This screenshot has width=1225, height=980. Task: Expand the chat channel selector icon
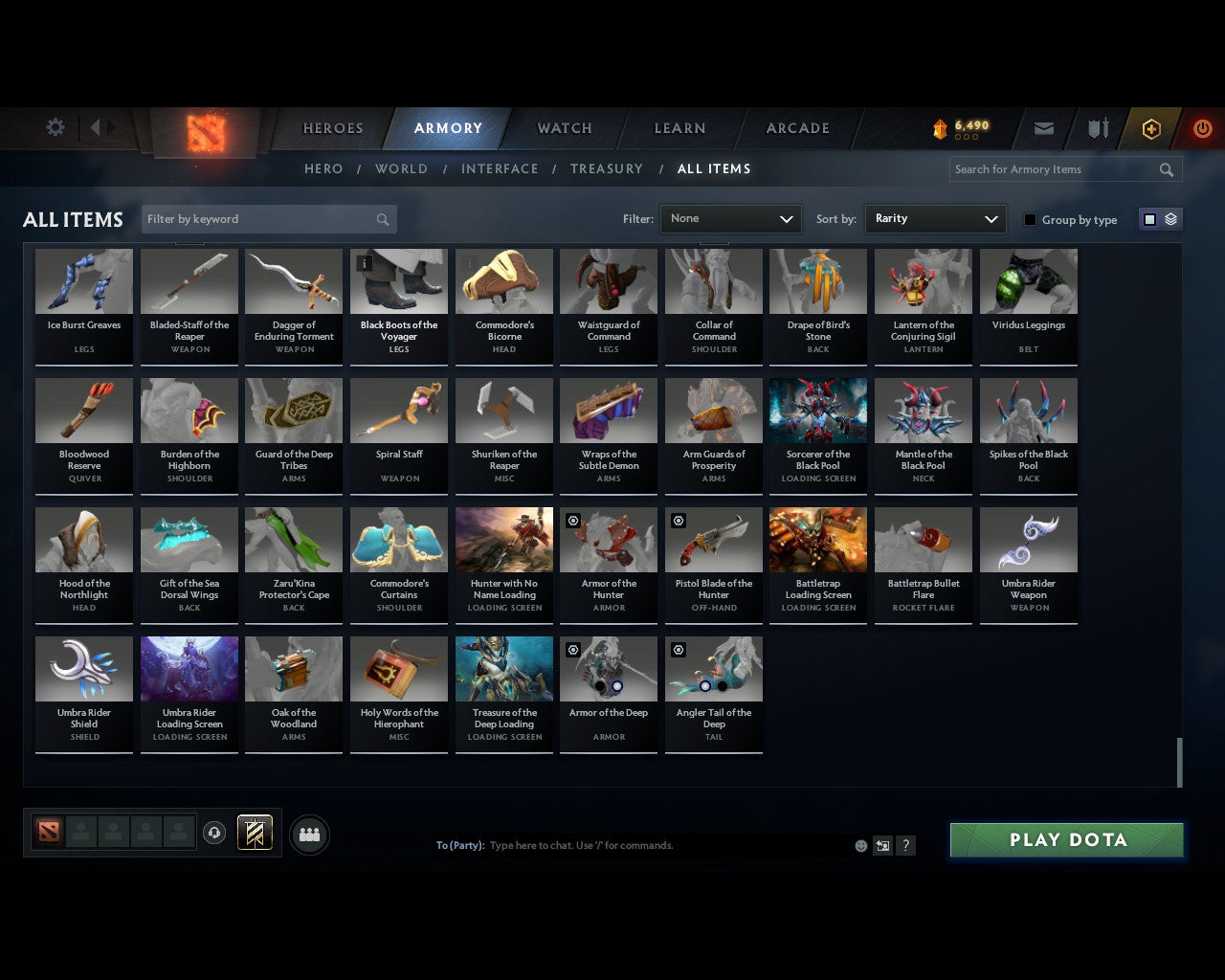881,846
